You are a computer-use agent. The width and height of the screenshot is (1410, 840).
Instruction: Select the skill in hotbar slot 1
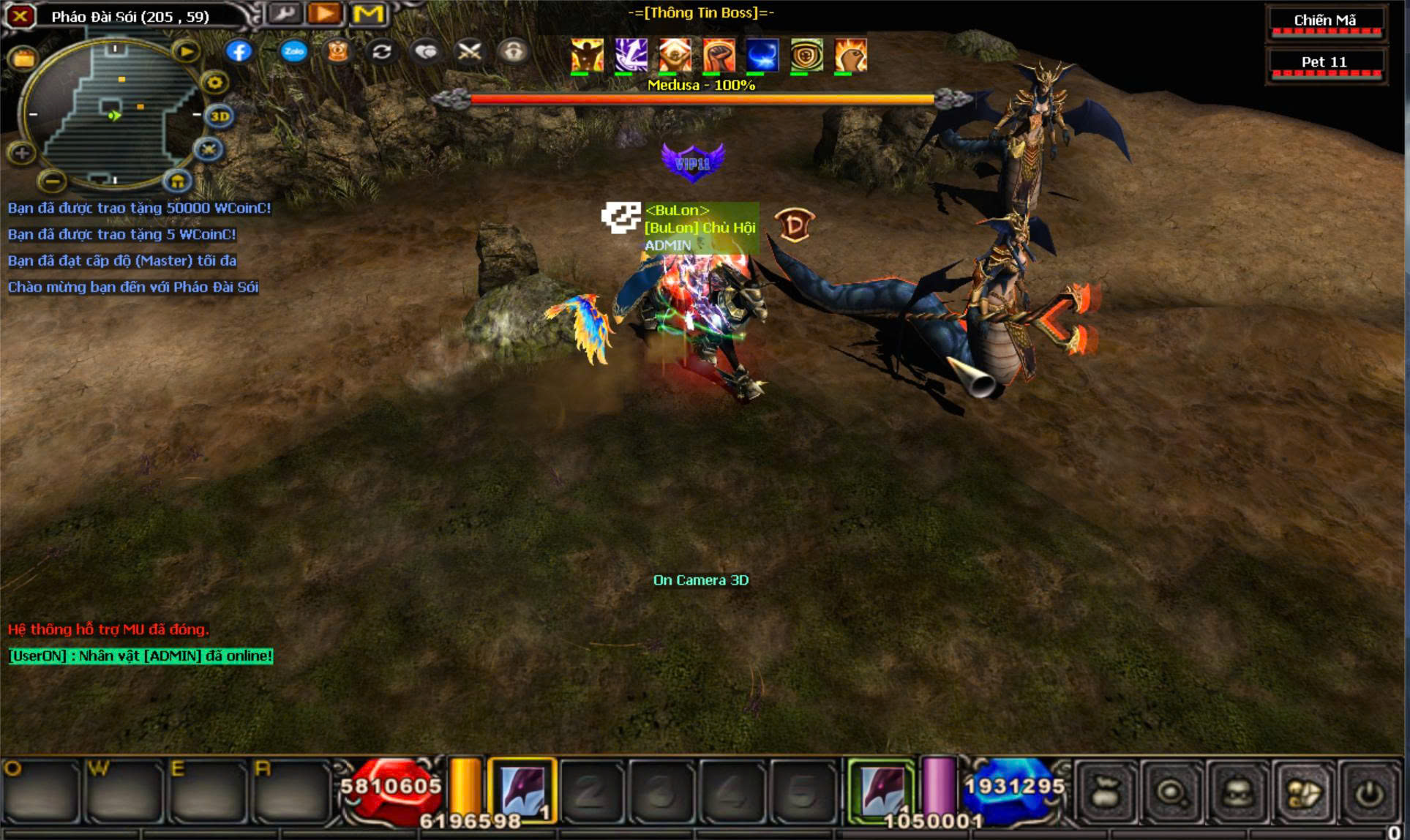coord(522,791)
